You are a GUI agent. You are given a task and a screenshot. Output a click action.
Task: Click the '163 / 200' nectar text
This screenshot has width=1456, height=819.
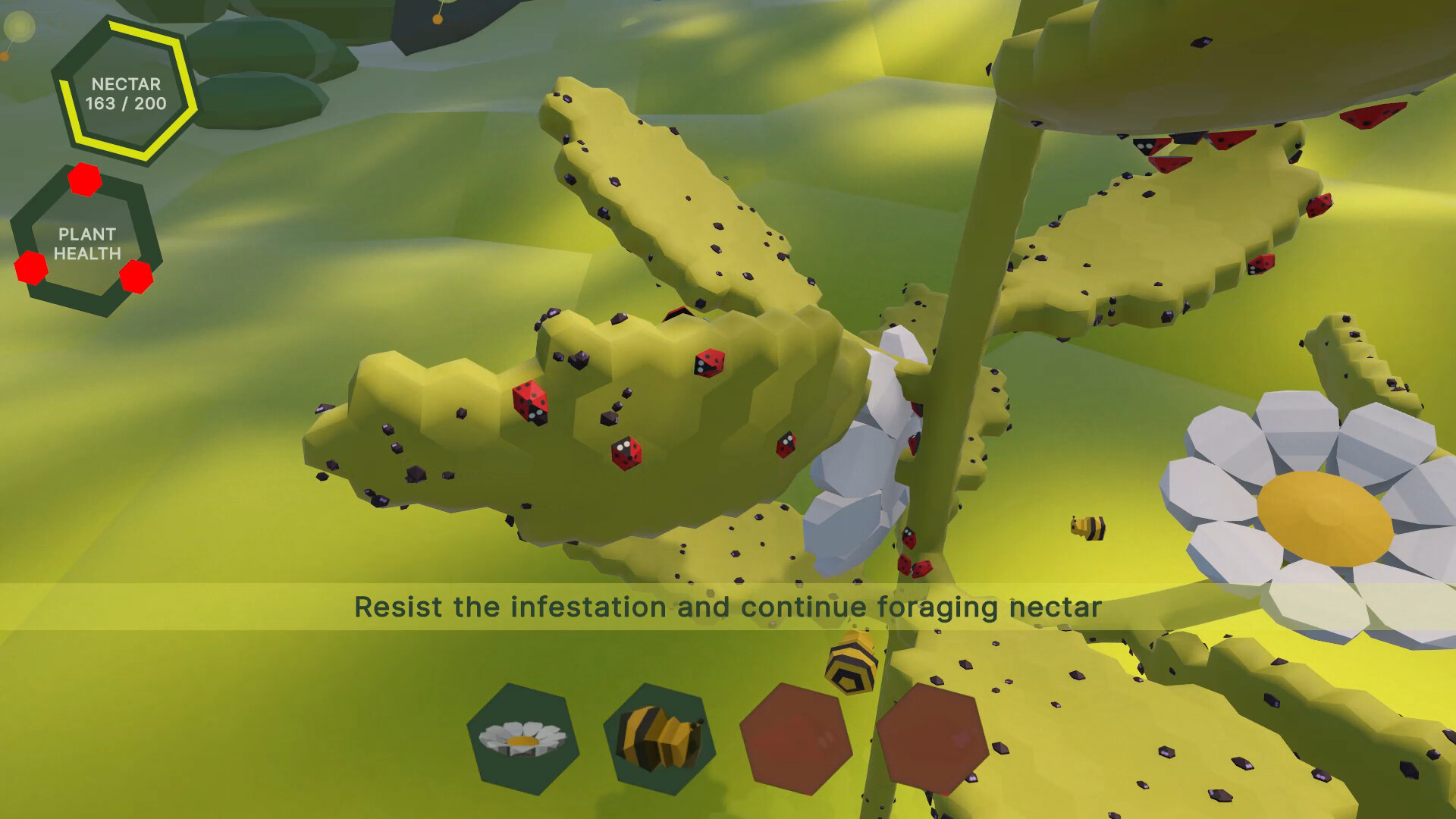(125, 101)
